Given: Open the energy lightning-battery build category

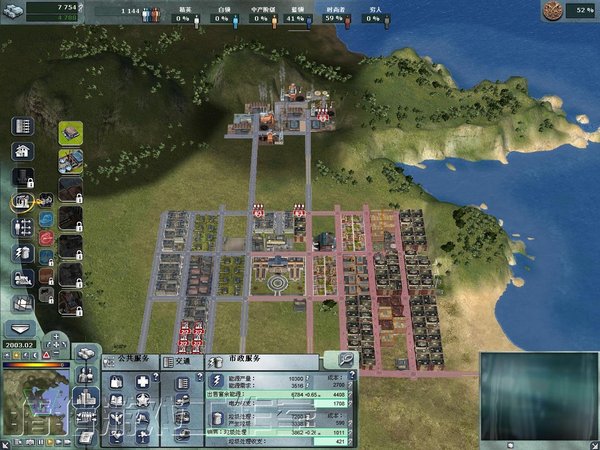Looking at the screenshot, I should tap(22, 253).
